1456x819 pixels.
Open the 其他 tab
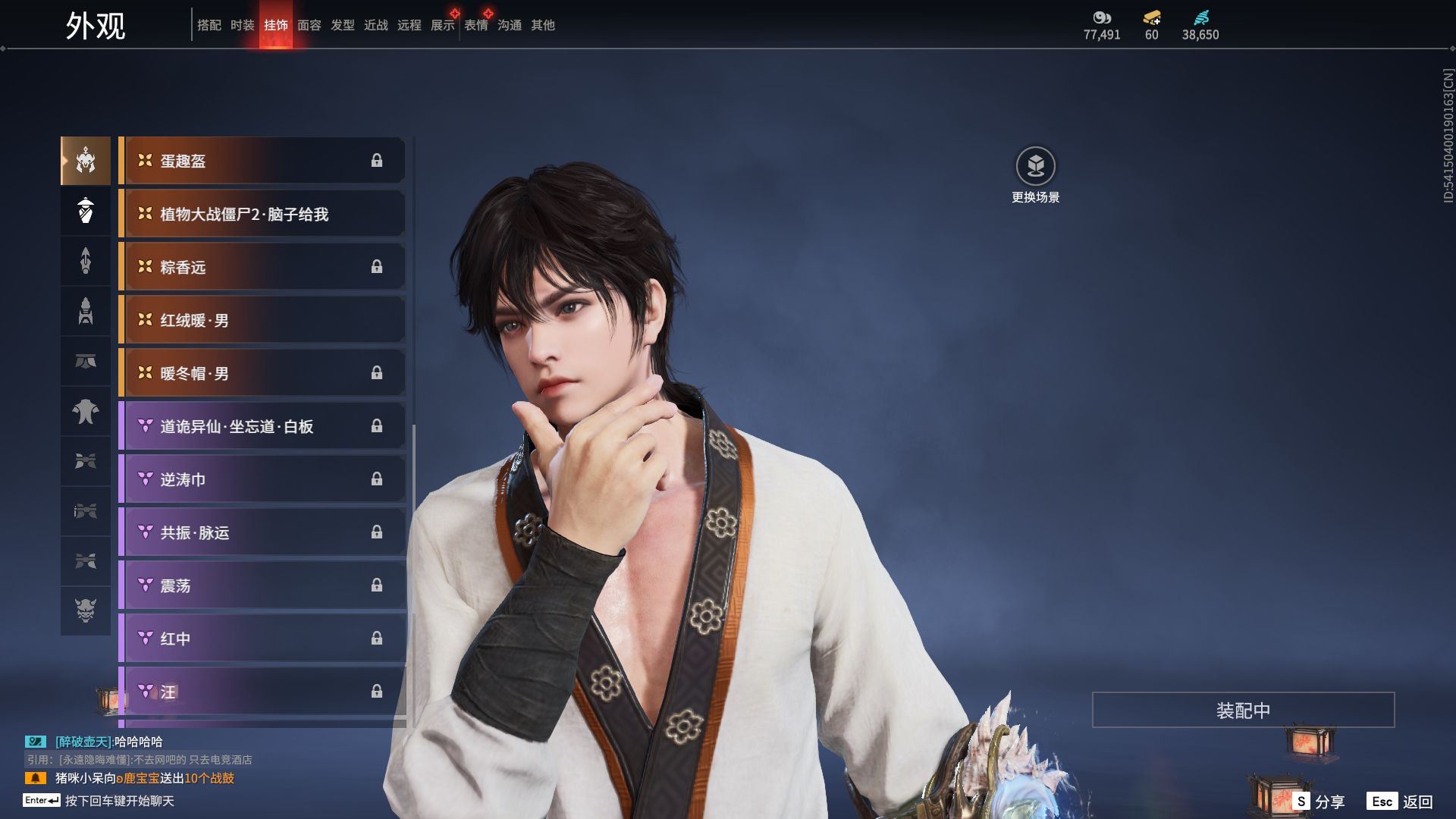pyautogui.click(x=542, y=25)
